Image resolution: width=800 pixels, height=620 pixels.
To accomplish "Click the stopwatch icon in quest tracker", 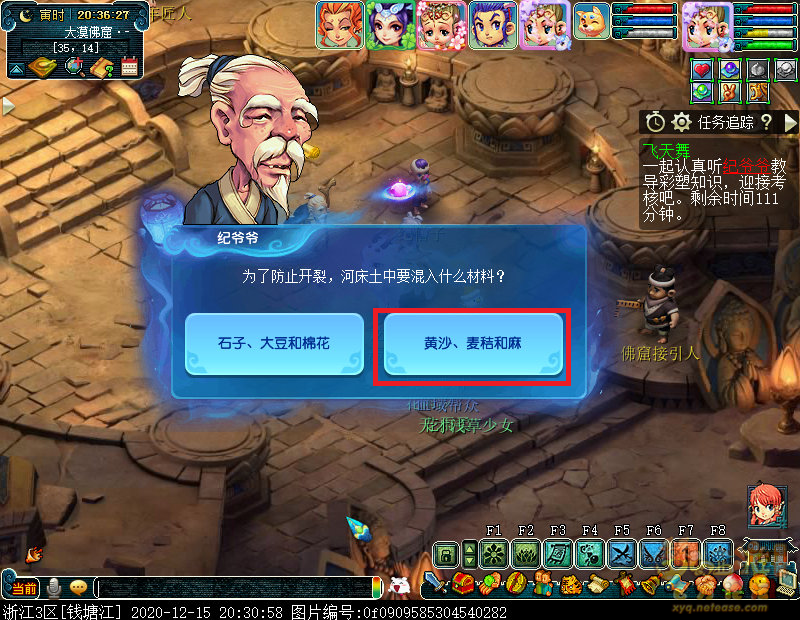I will [655, 122].
